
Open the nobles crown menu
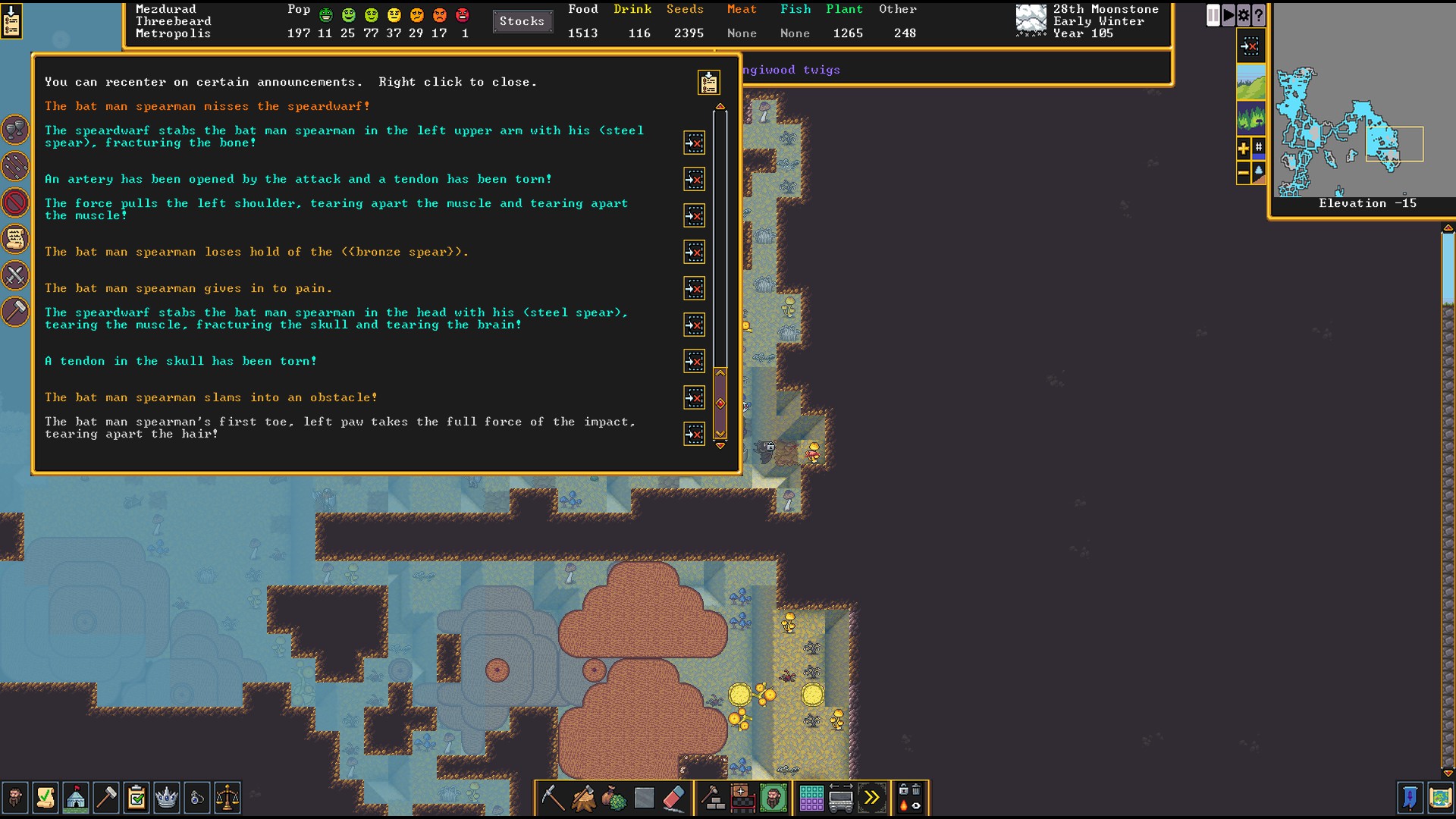click(166, 798)
